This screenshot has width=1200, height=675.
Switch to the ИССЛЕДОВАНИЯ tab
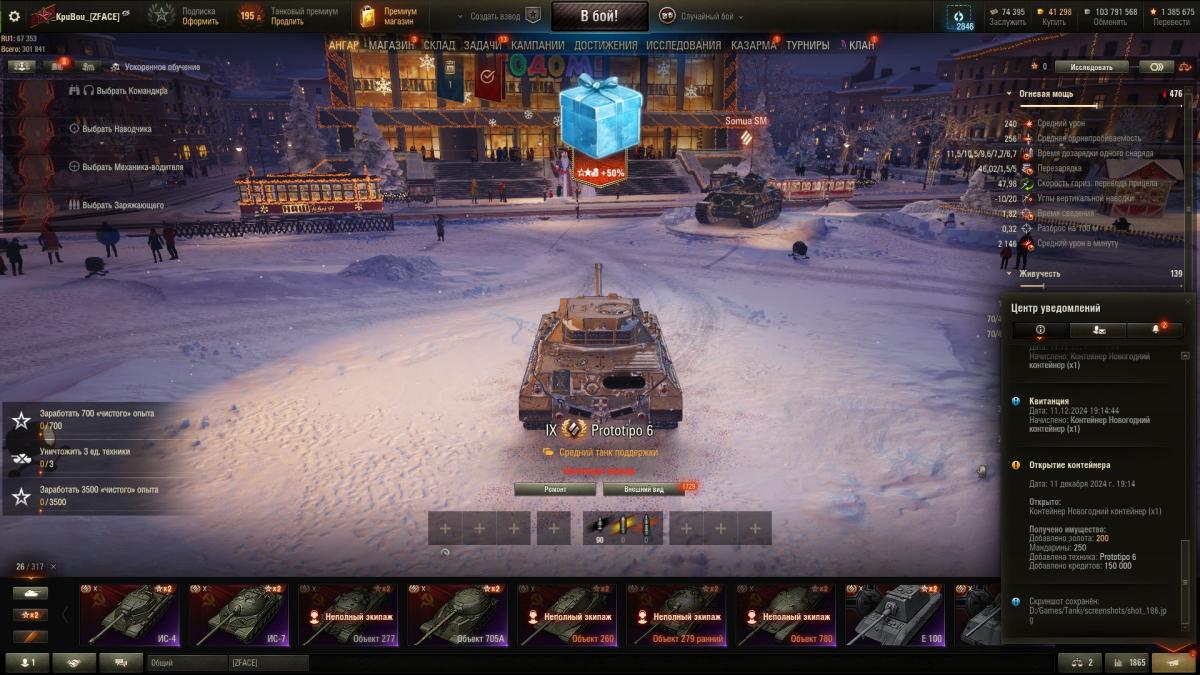(683, 45)
